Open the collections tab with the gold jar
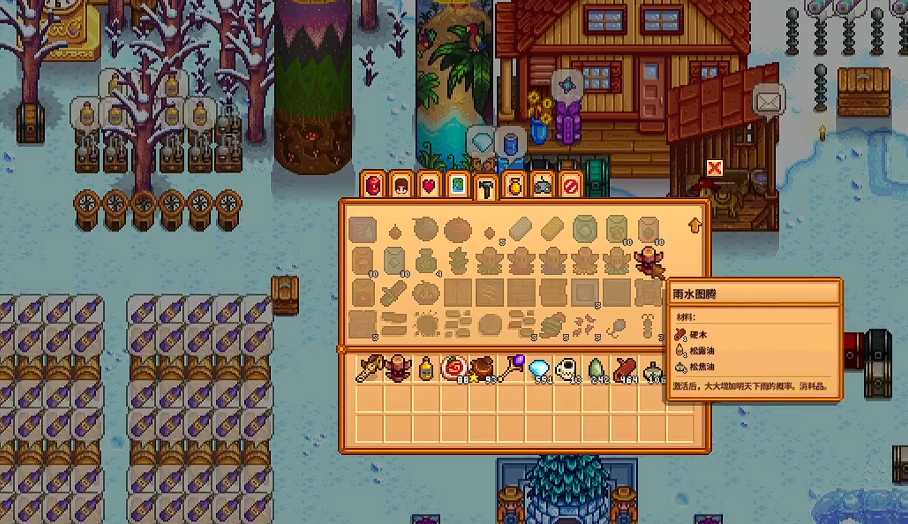This screenshot has height=524, width=908. [x=515, y=185]
